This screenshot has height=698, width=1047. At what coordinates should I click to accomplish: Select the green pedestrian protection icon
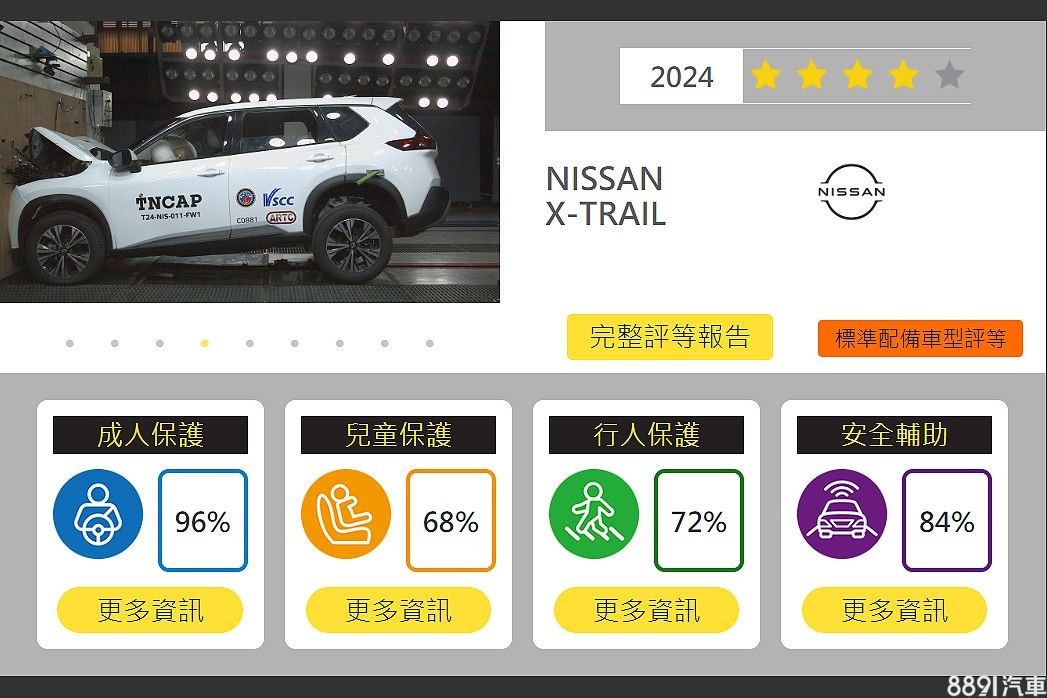pyautogui.click(x=594, y=514)
